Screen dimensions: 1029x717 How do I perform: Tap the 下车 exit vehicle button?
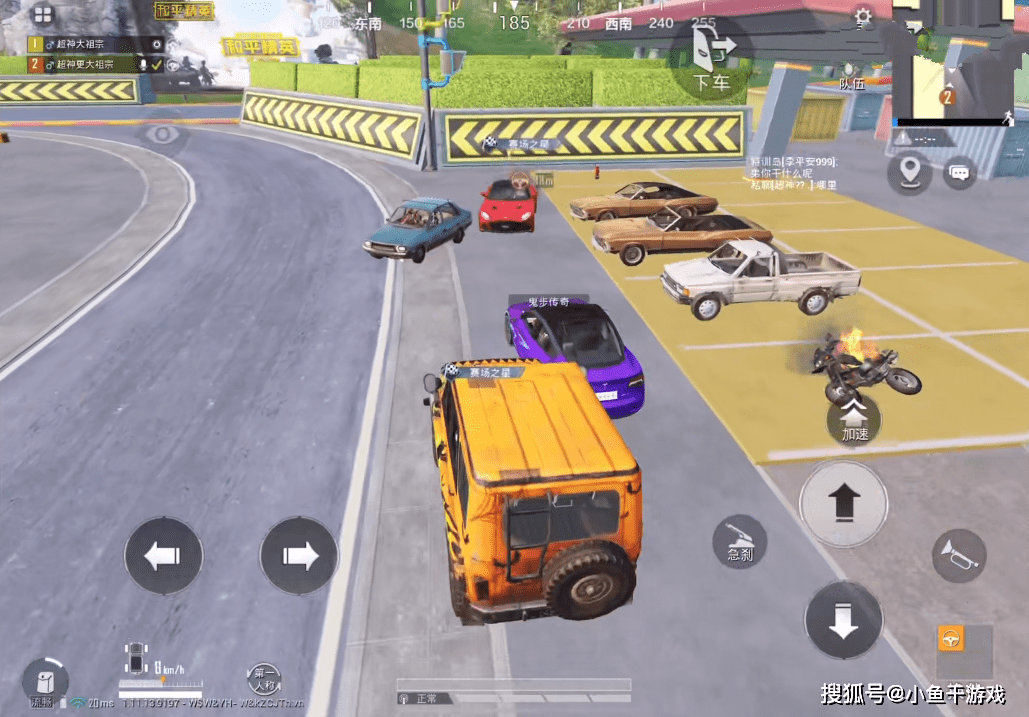pyautogui.click(x=711, y=60)
